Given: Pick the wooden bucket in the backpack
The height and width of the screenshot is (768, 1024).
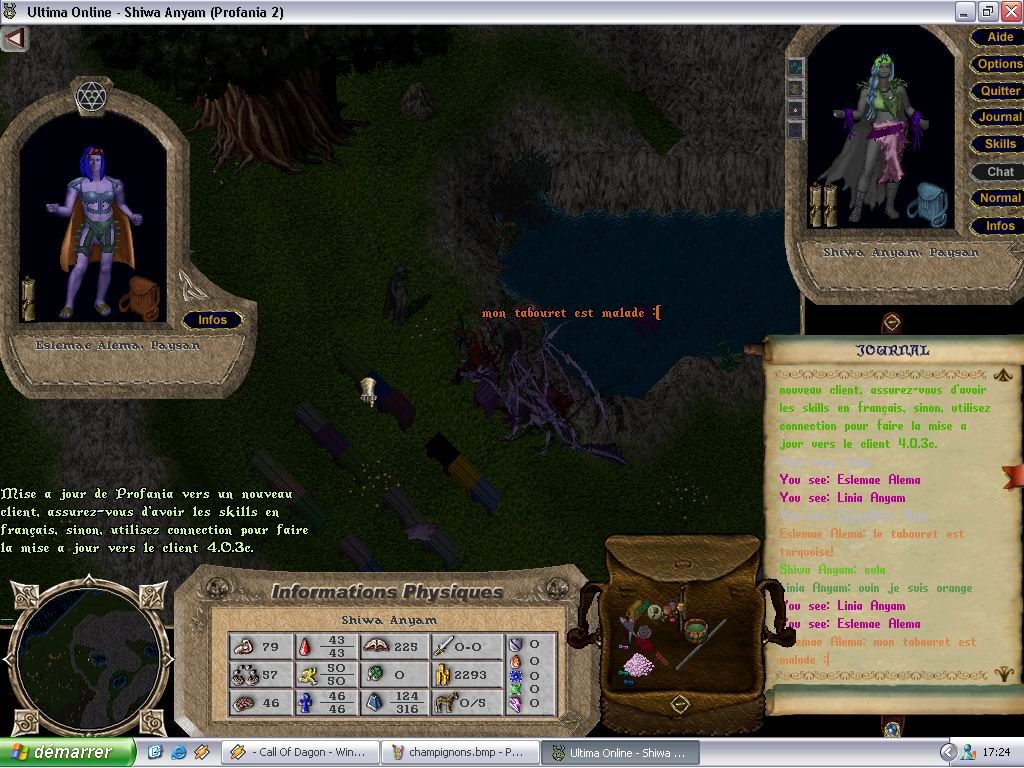Looking at the screenshot, I should tap(696, 632).
